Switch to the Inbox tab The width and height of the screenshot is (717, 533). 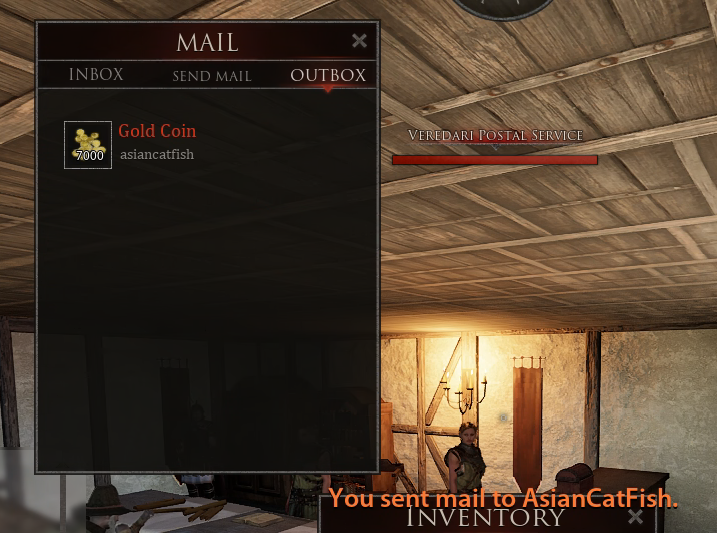[x=96, y=75]
